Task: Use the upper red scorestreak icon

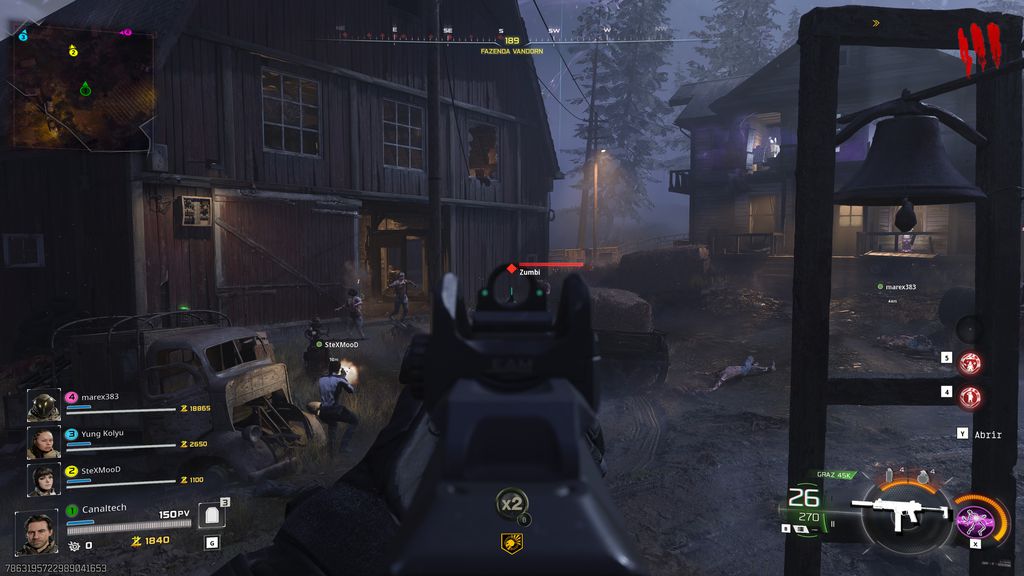Action: pos(970,363)
